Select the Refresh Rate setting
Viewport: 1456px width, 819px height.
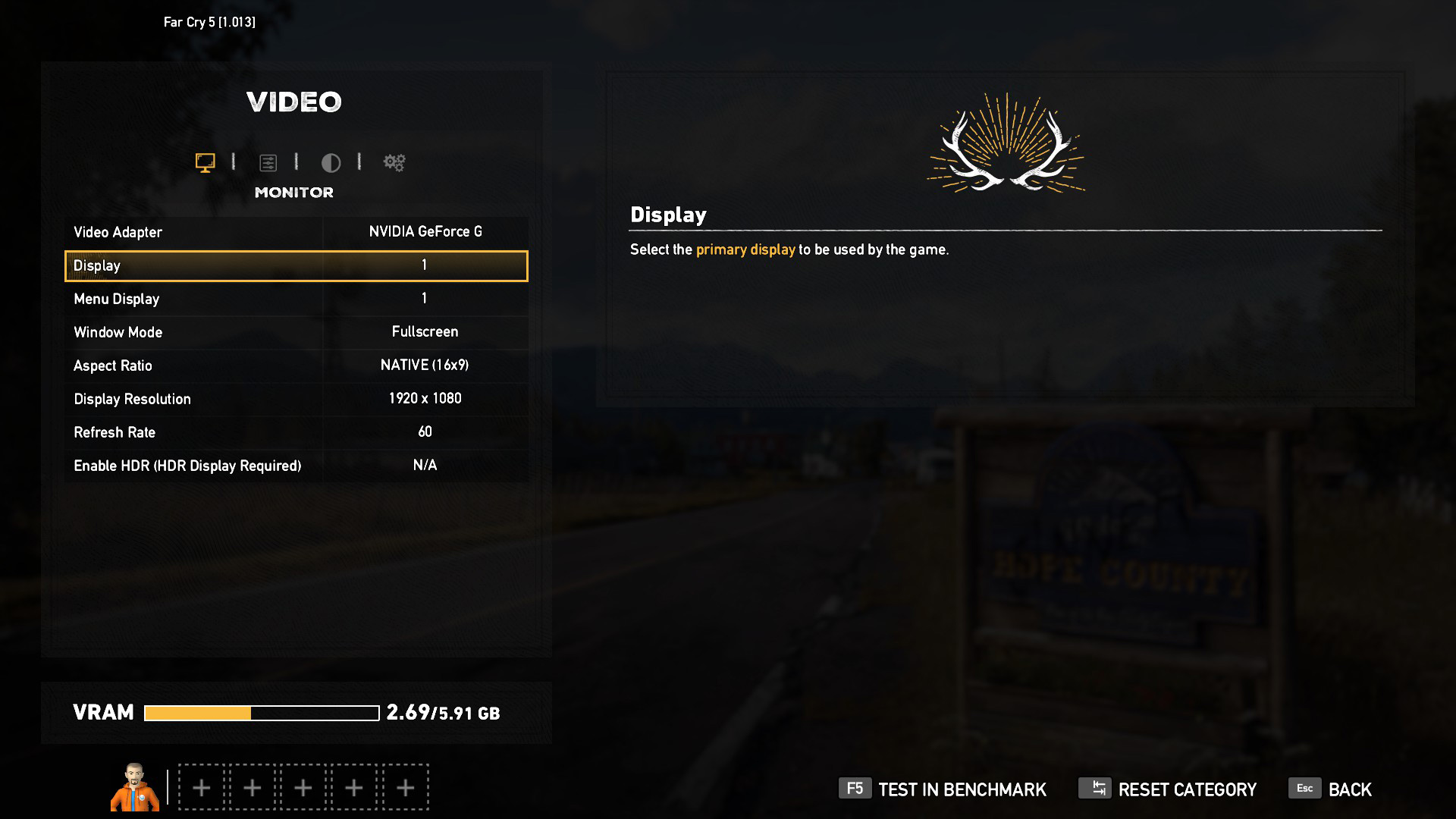(x=296, y=432)
